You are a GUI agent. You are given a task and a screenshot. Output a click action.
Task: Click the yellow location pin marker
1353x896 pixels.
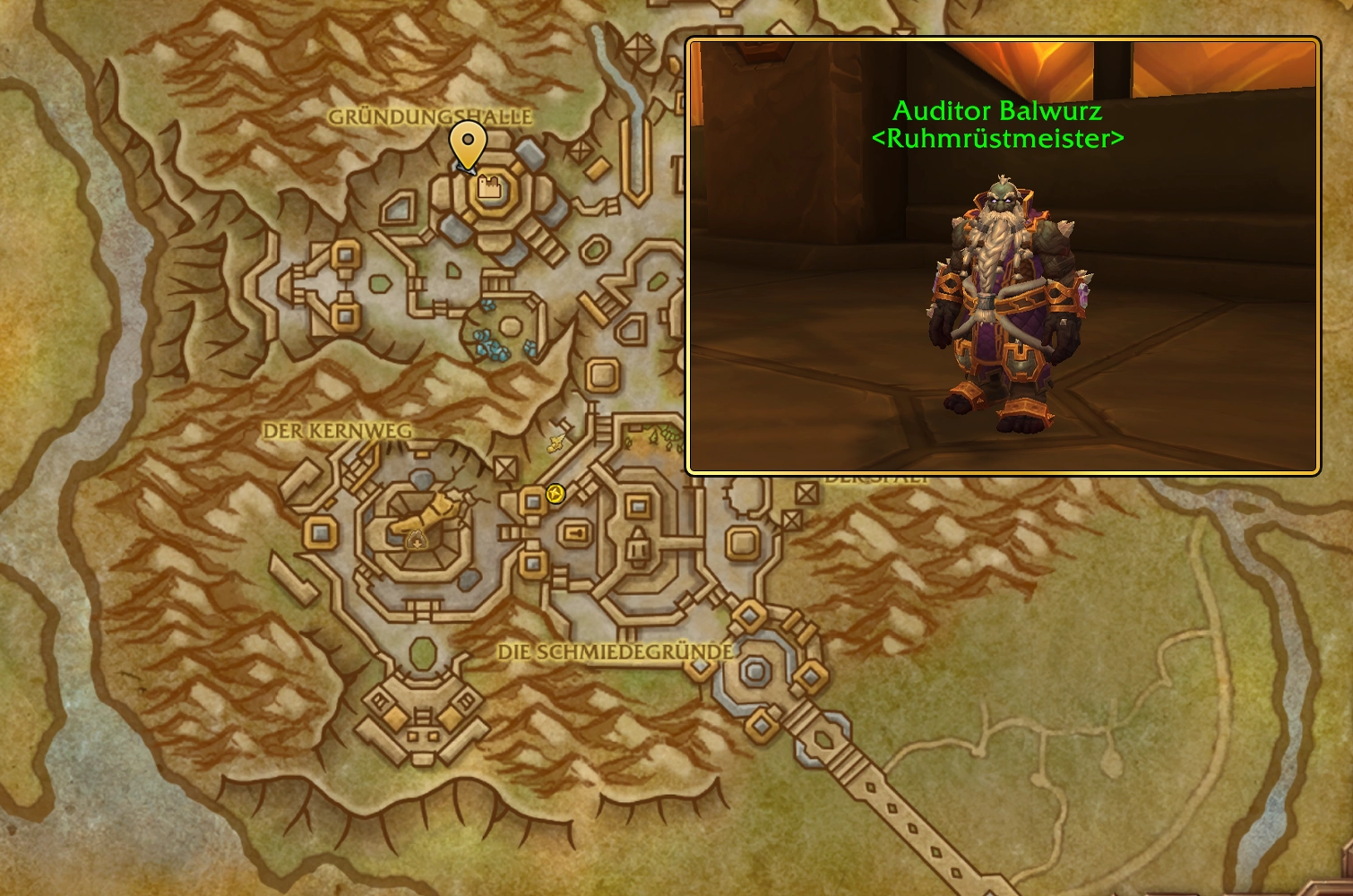click(468, 143)
